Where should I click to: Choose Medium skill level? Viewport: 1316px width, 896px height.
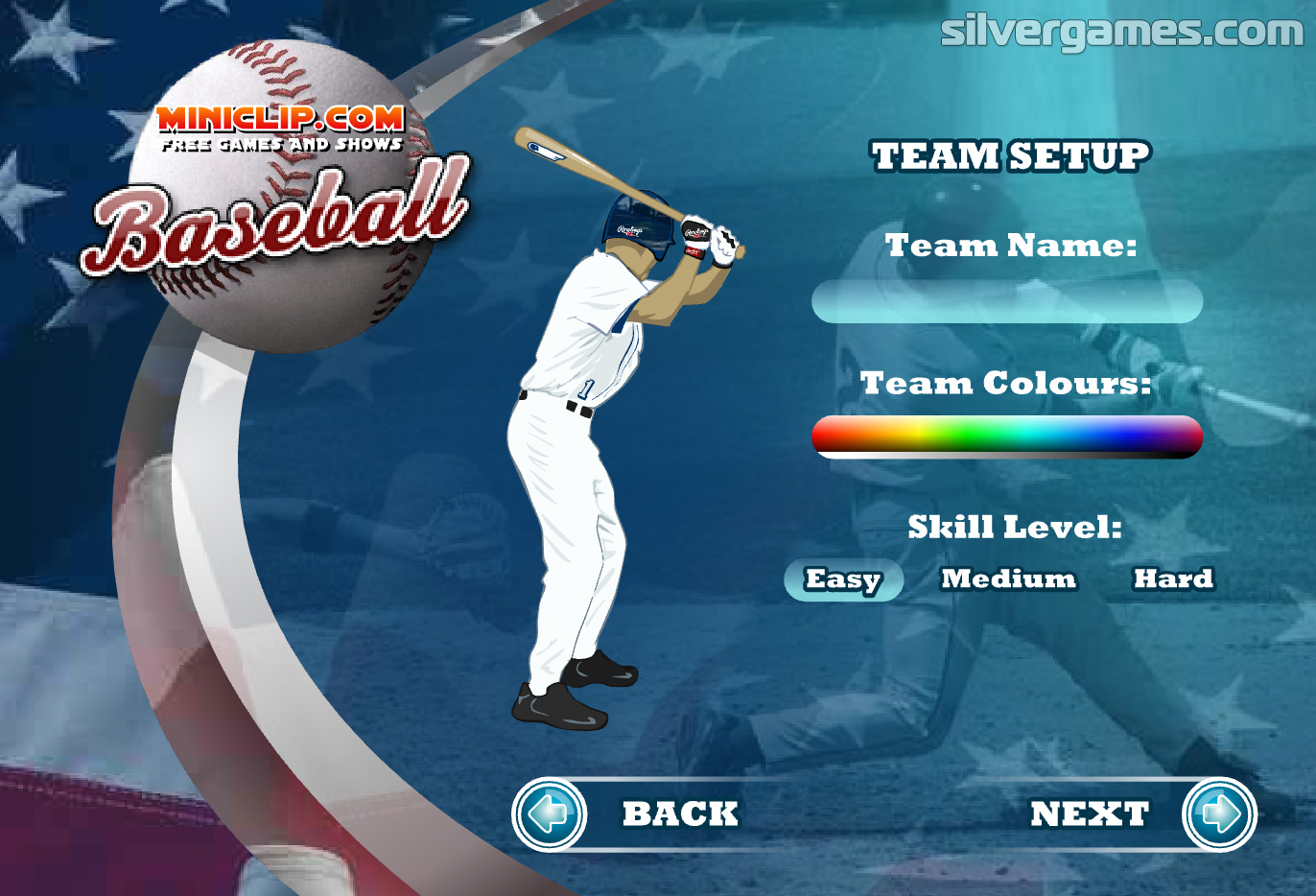pos(1008,578)
